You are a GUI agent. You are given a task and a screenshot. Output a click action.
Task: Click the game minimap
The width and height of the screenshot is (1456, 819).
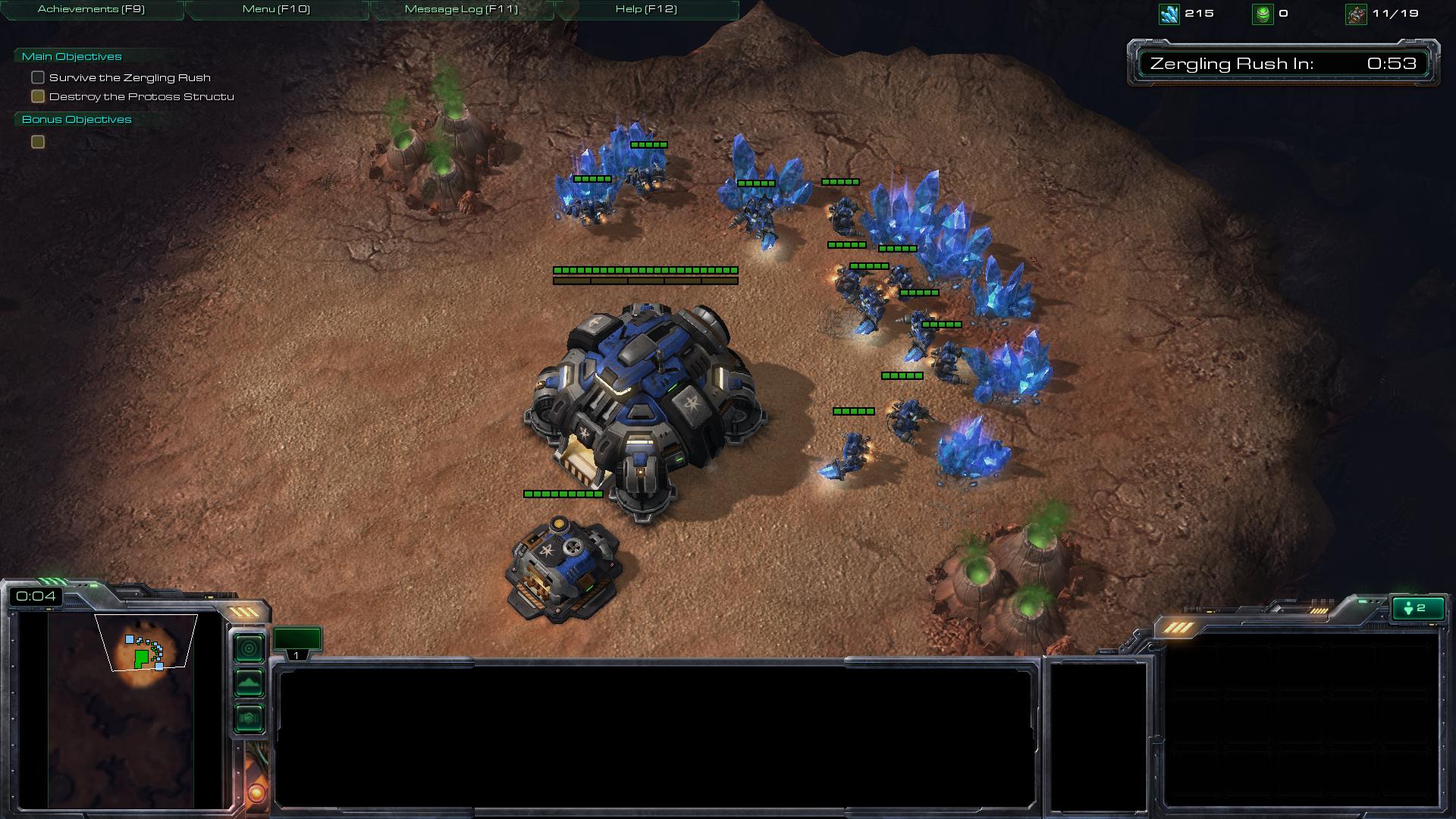point(121,709)
